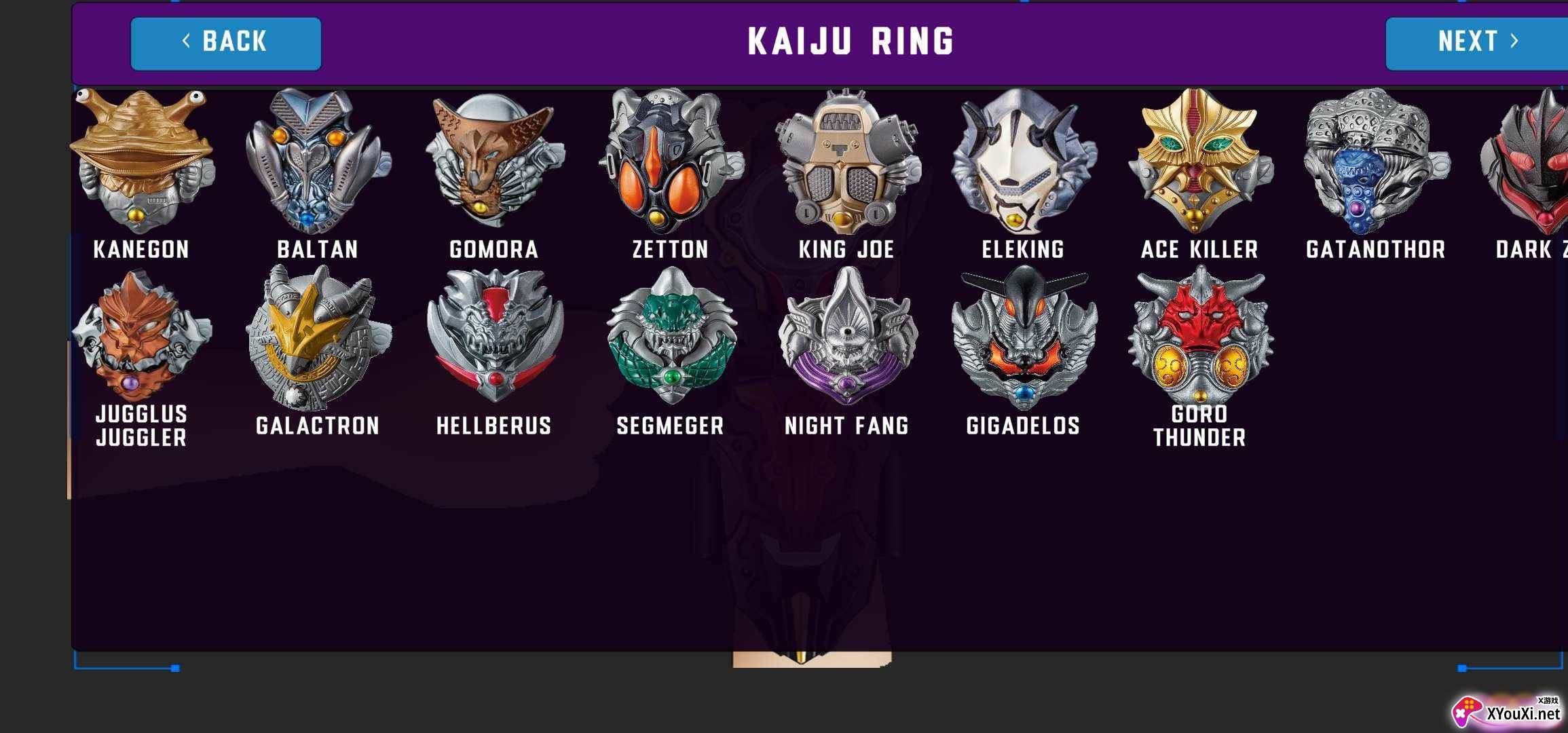
Task: Select the Kanegon kaiju ring
Action: pyautogui.click(x=141, y=162)
